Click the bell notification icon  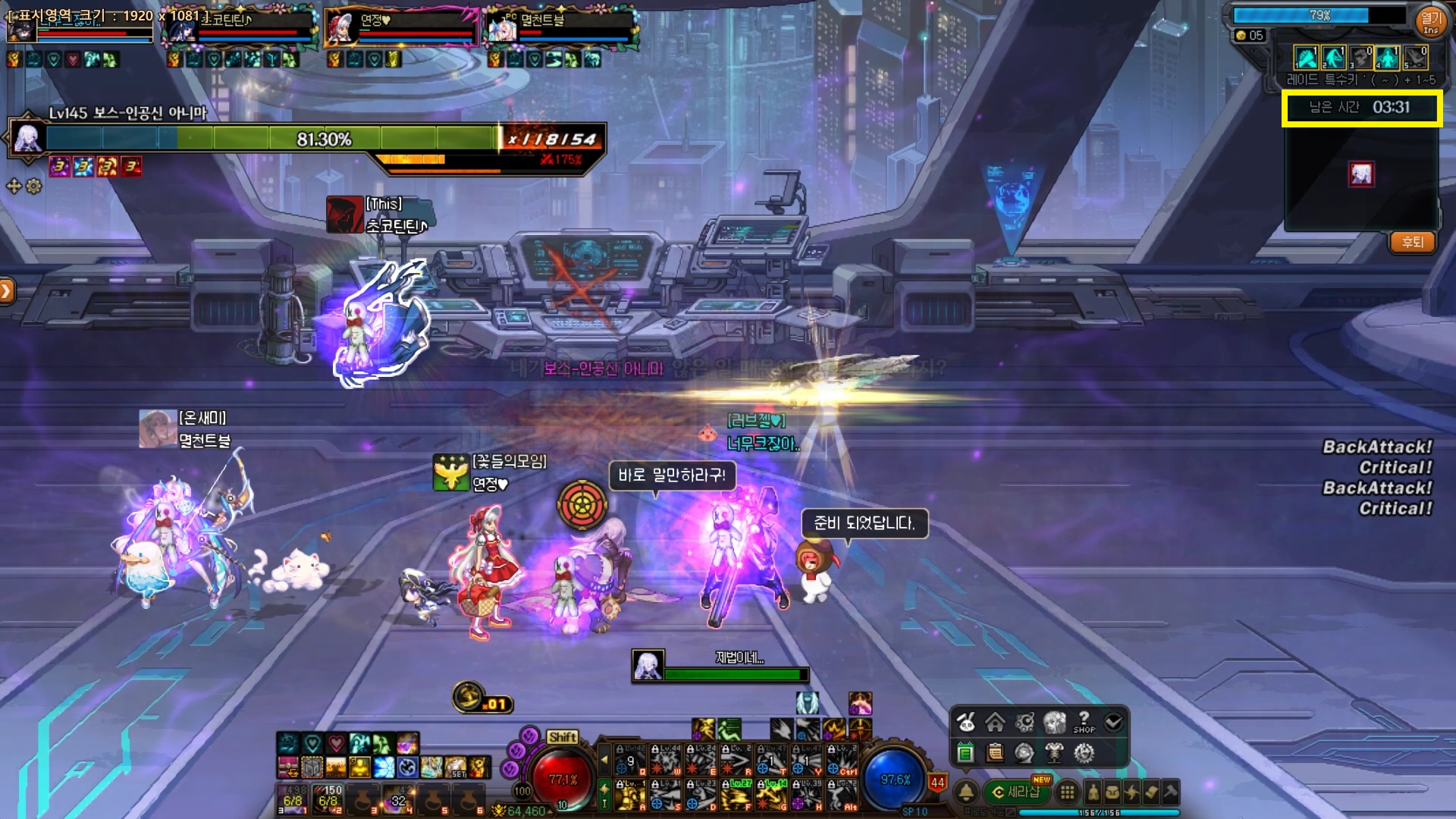pyautogui.click(x=966, y=792)
